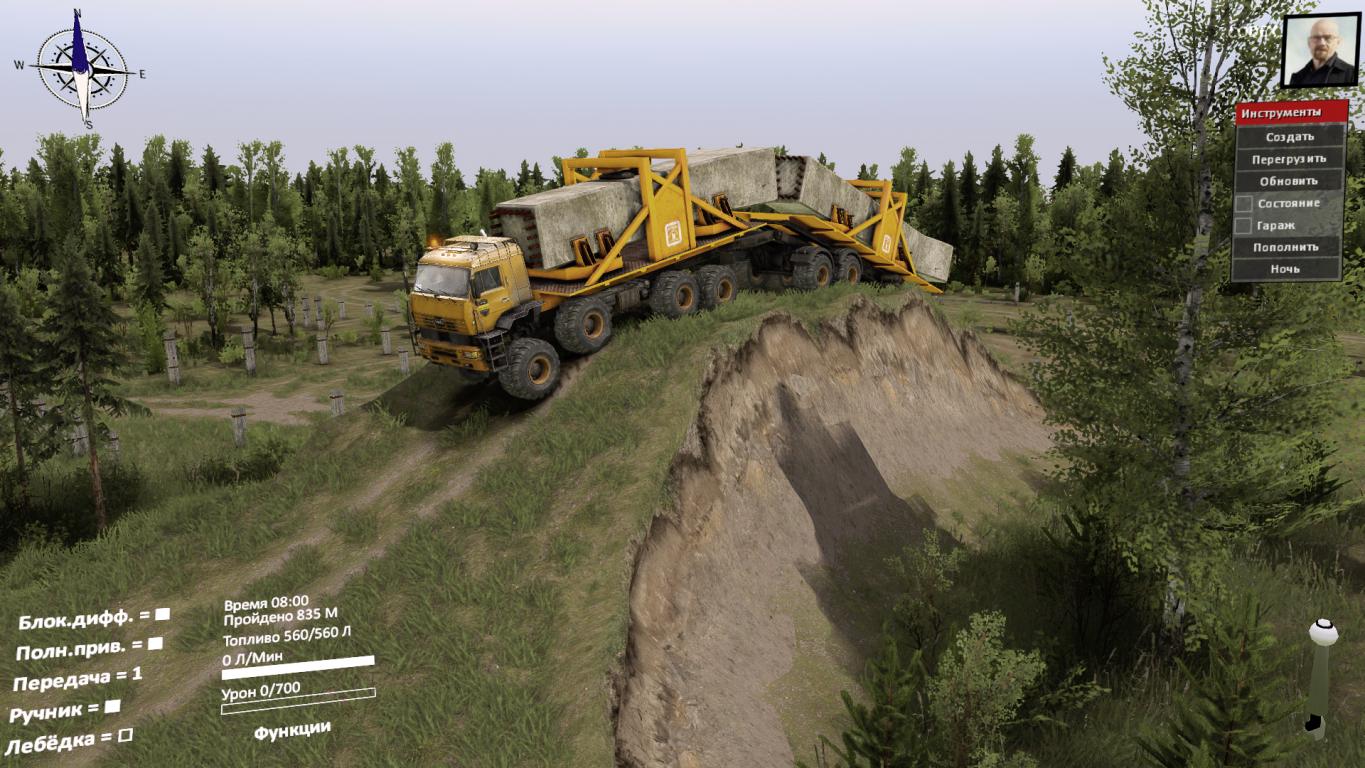The image size is (1365, 768).
Task: Select the Перегрузить button
Action: 1289,159
